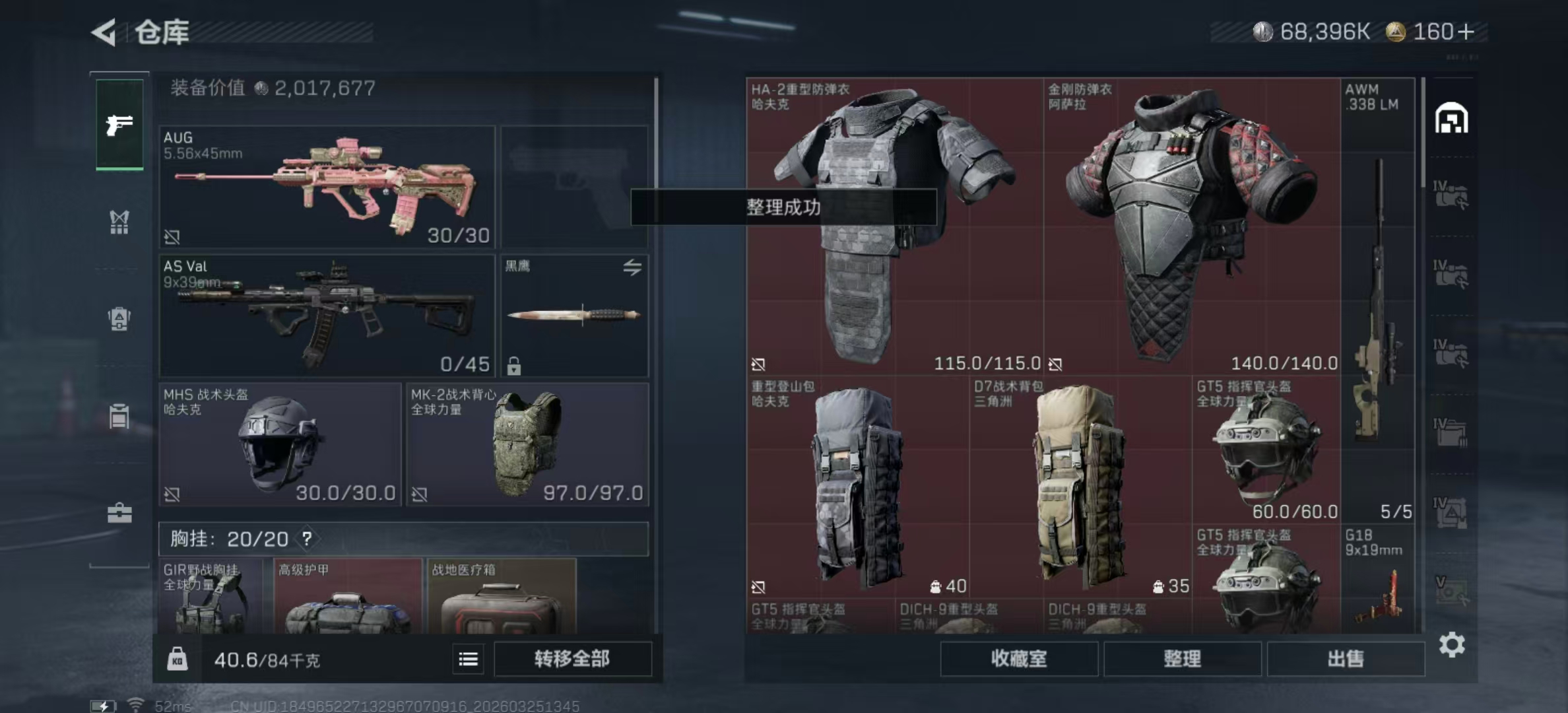Pick the 金刚防弹衣 armor in storage
Viewport: 1568px width, 713px height.
1191,226
